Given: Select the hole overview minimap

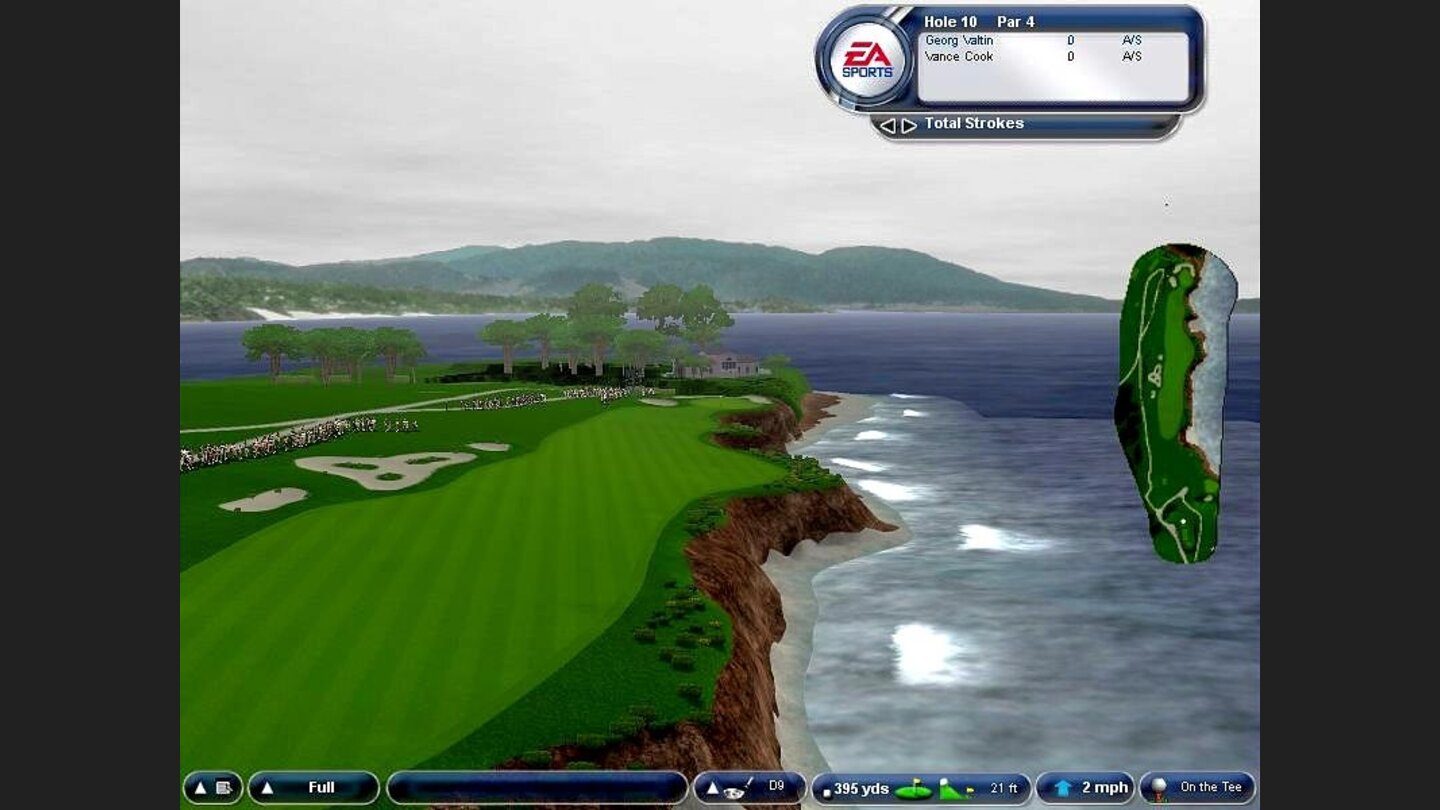Looking at the screenshot, I should (1176, 402).
